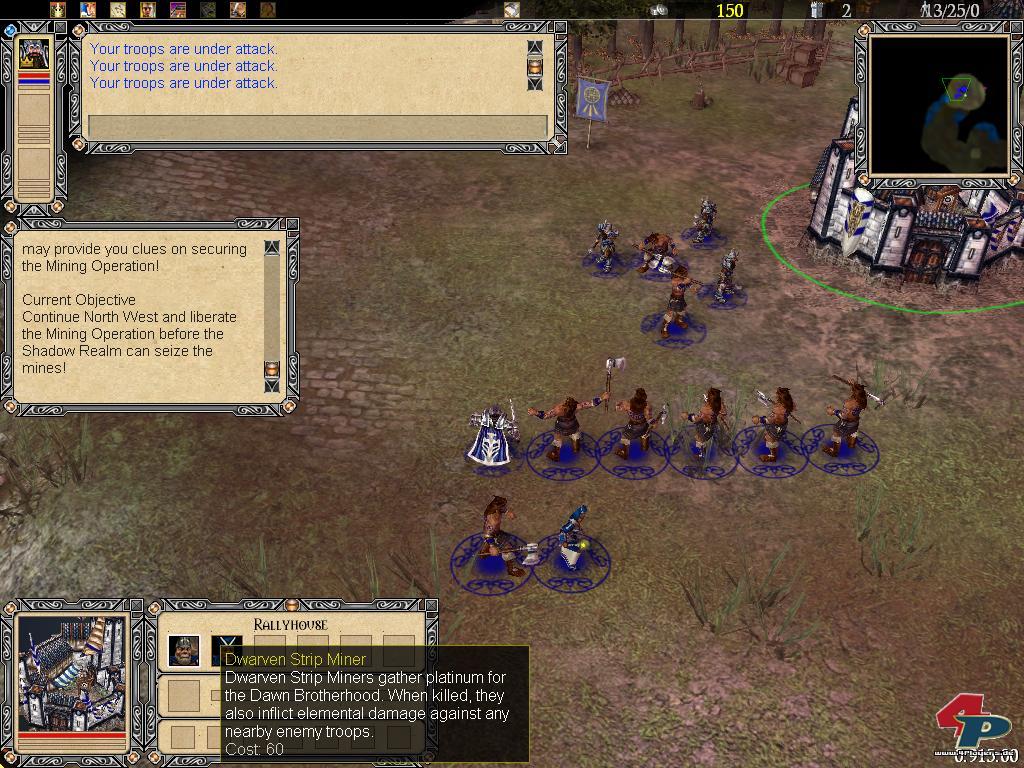The height and width of the screenshot is (768, 1024).
Task: Open the minimap in the corner
Action: click(x=938, y=104)
